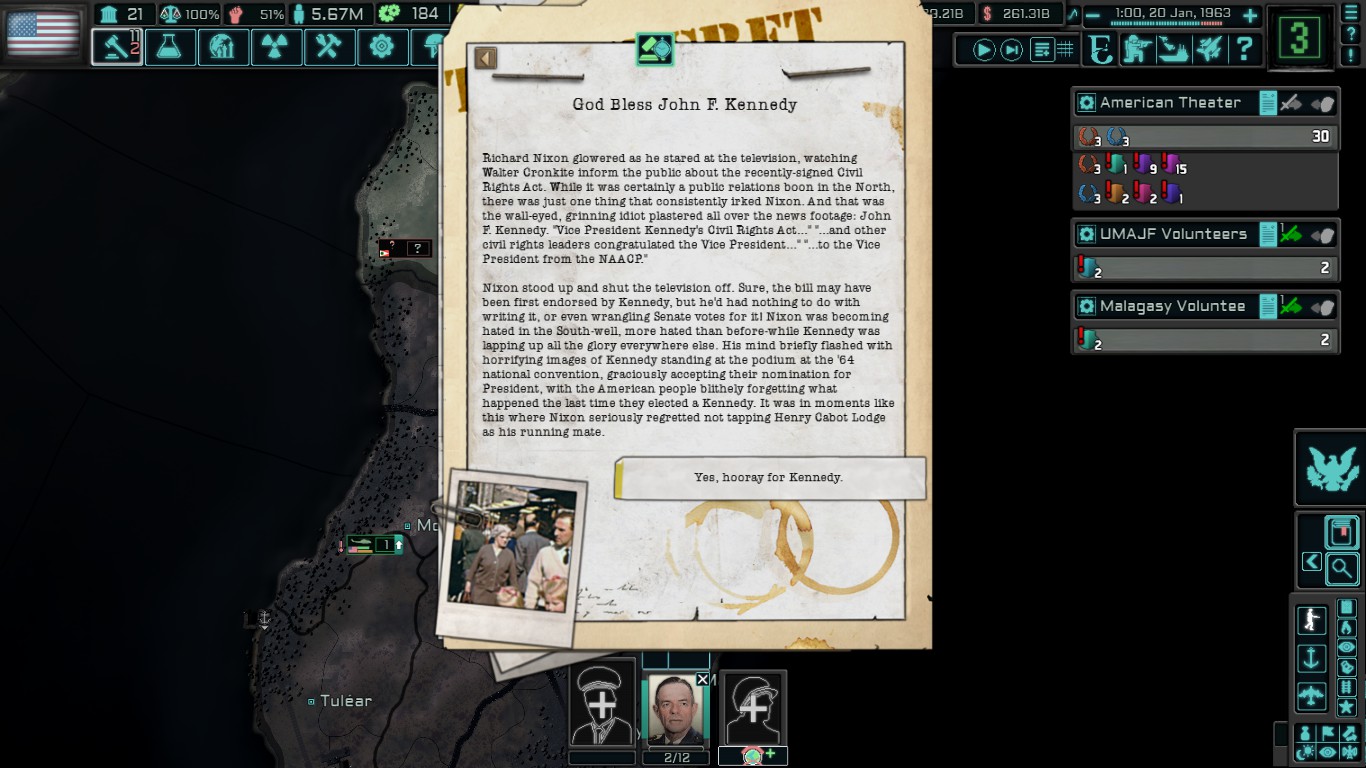Open the air force jet view button

coord(1208,49)
